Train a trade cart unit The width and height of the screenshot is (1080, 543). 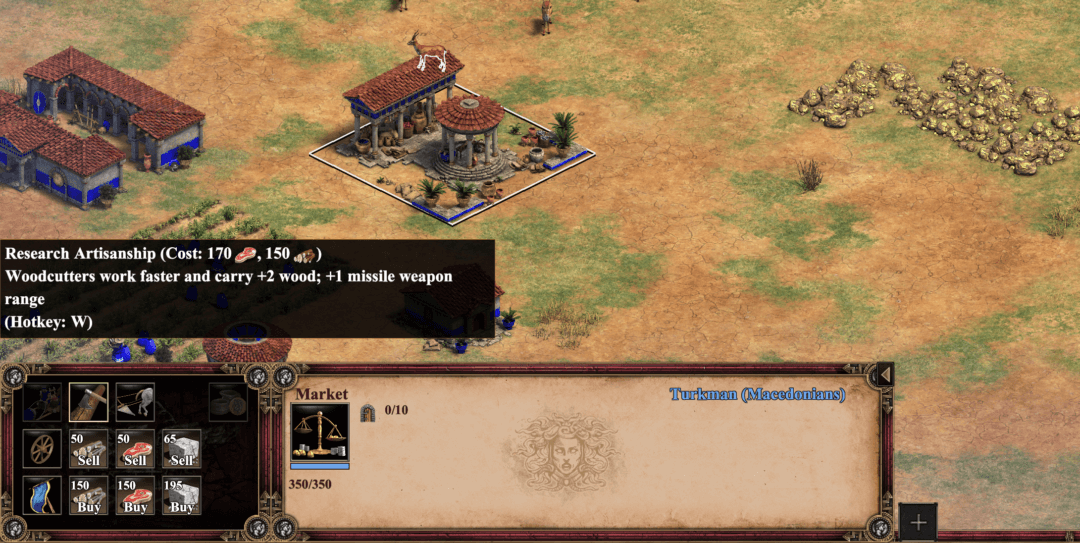pyautogui.click(x=42, y=402)
